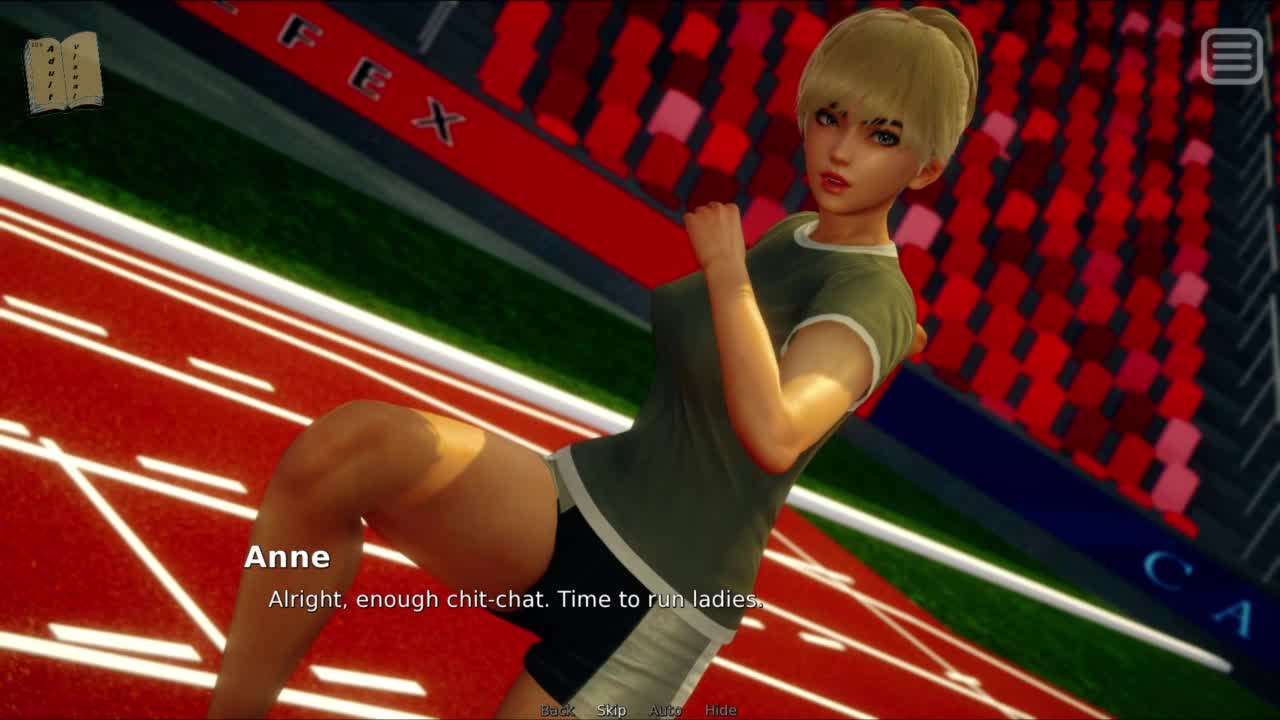Open the hamburger menu icon
This screenshot has height=720, width=1280.
click(x=1231, y=56)
